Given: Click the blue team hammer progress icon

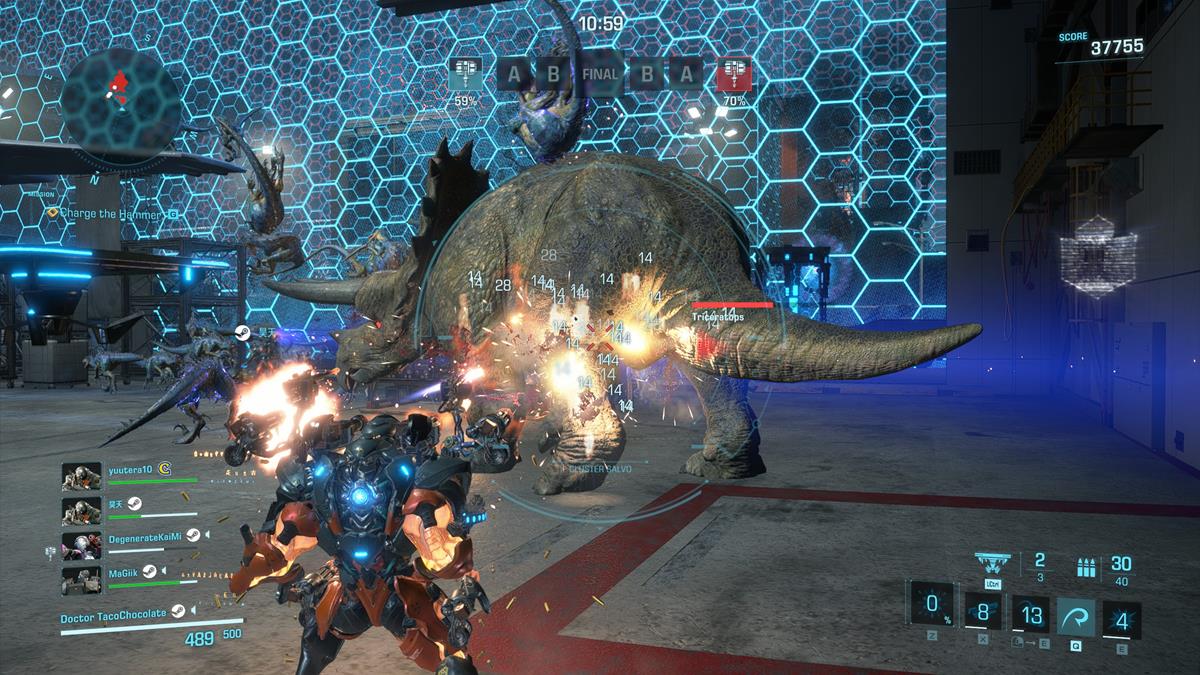Looking at the screenshot, I should click(465, 73).
